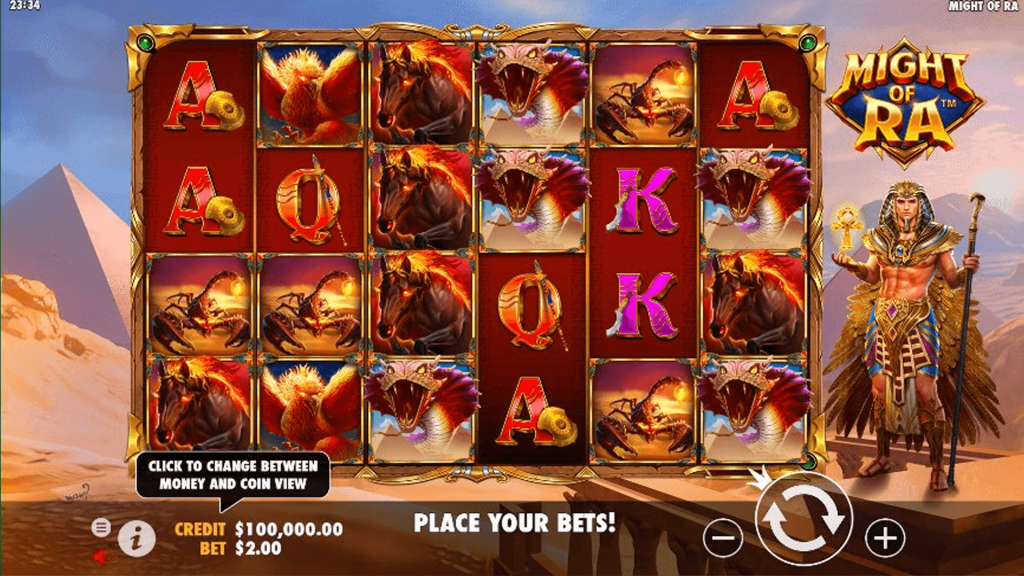The height and width of the screenshot is (576, 1024).
Task: Open the game info paytable
Action: pos(137,539)
